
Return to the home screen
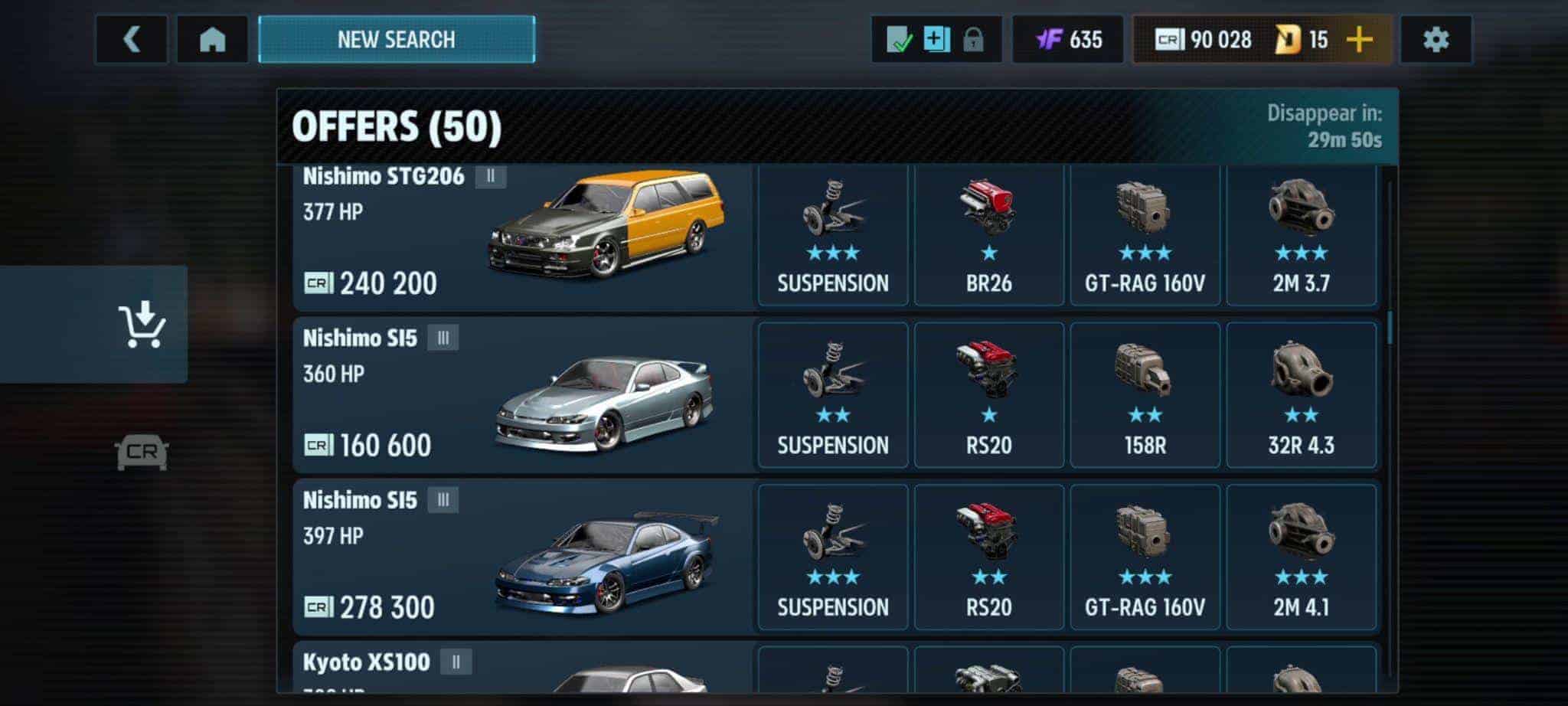click(x=212, y=40)
